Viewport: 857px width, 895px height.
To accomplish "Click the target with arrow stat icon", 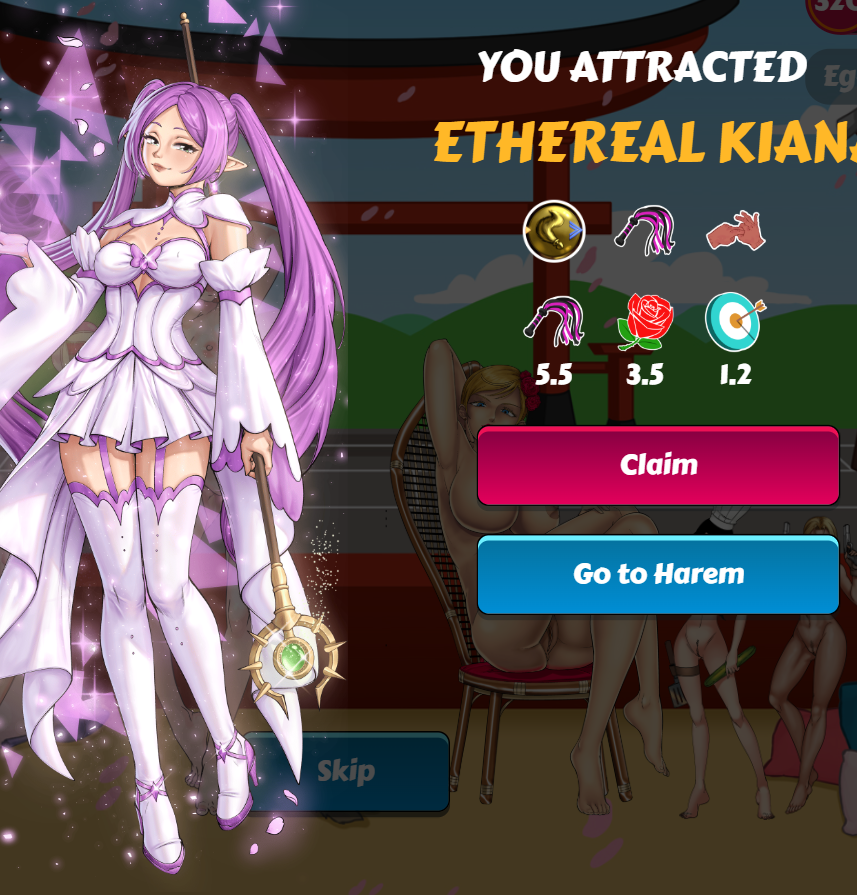I will coord(734,322).
